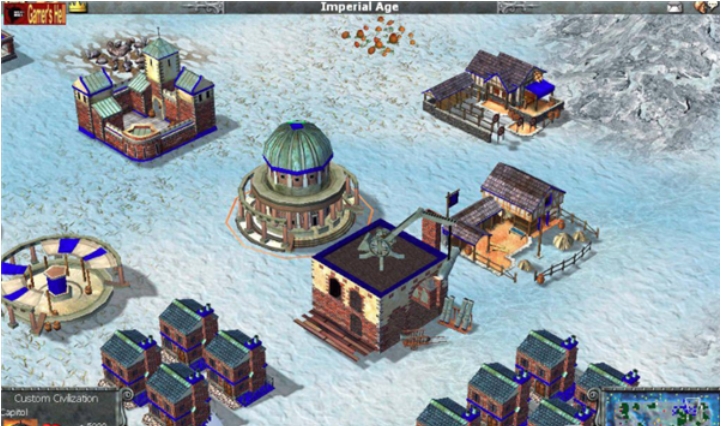Click the Gamer's Hell logo overlay
The image size is (724, 426).
point(34,13)
